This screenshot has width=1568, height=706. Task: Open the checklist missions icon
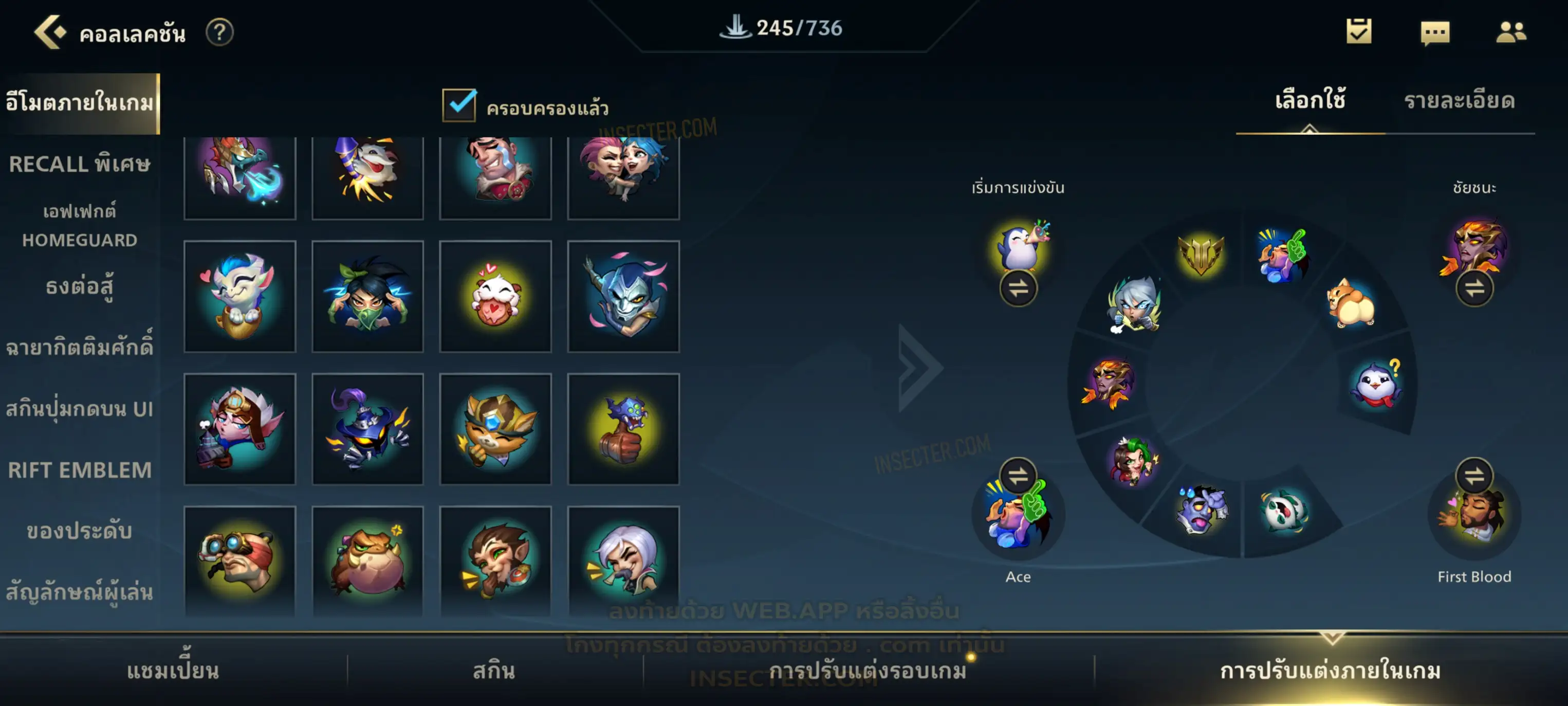point(1359,31)
